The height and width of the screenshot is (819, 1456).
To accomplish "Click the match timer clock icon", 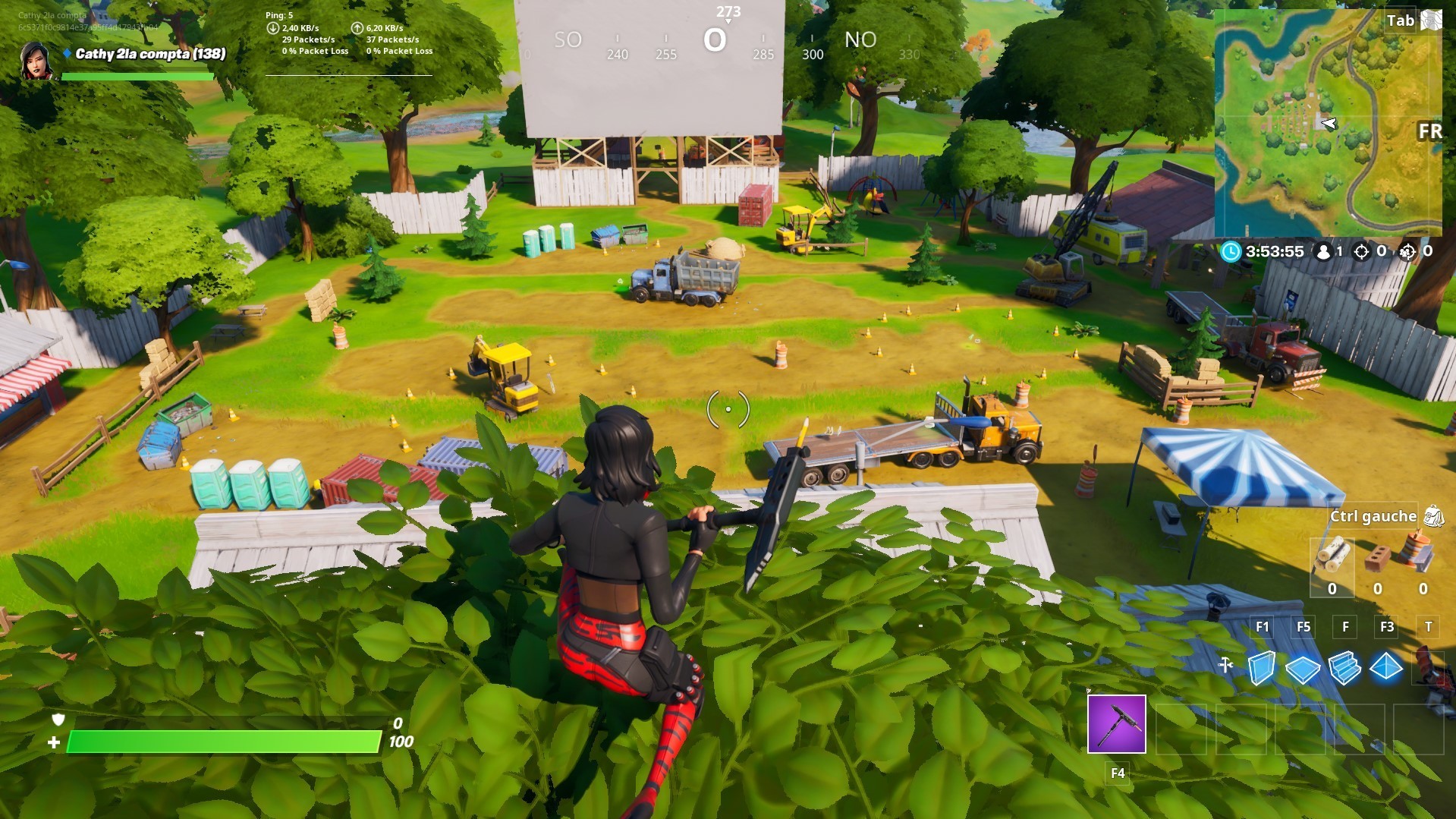I will coord(1231,252).
